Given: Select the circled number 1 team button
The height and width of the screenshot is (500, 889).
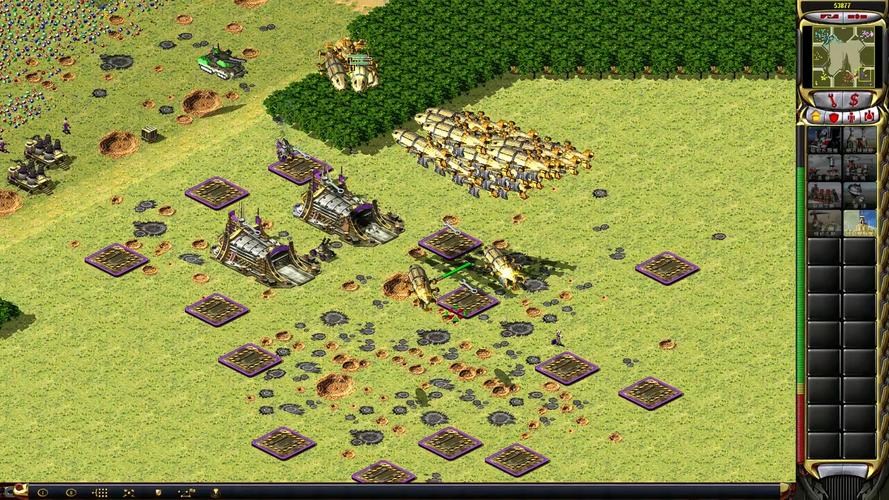Looking at the screenshot, I should coord(42,493).
